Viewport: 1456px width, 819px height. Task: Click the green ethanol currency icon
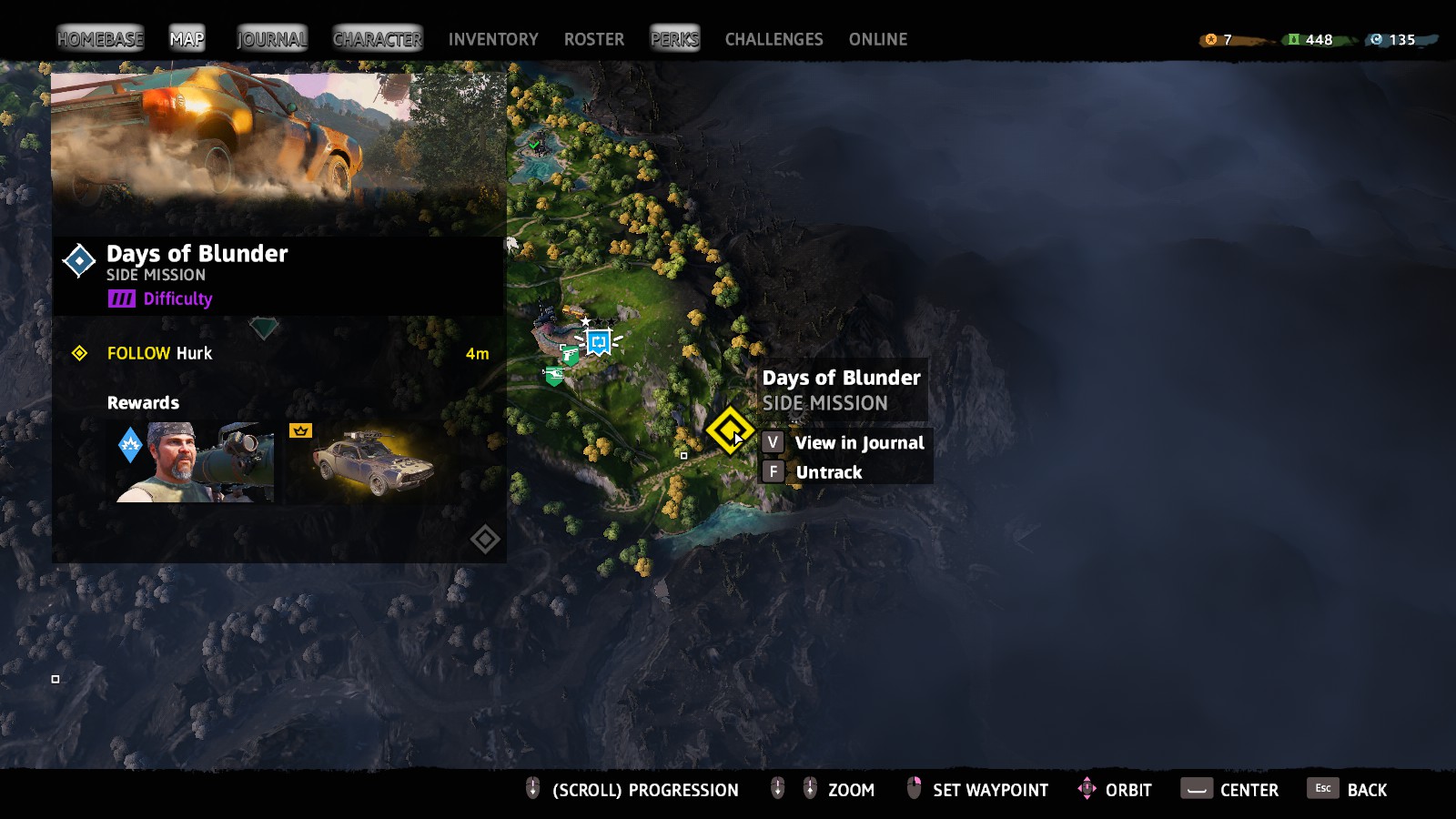click(1294, 40)
